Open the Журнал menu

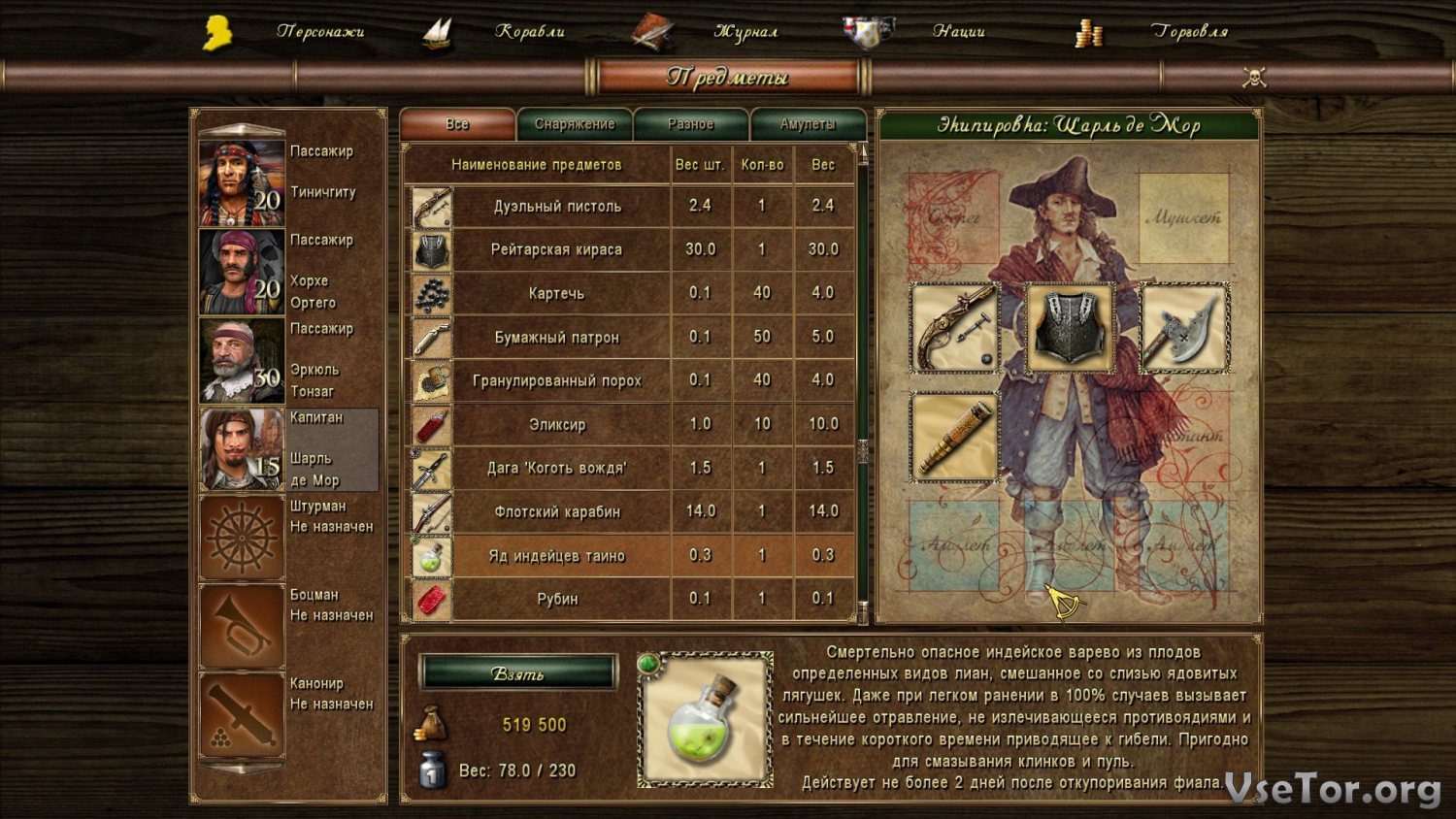pyautogui.click(x=745, y=32)
